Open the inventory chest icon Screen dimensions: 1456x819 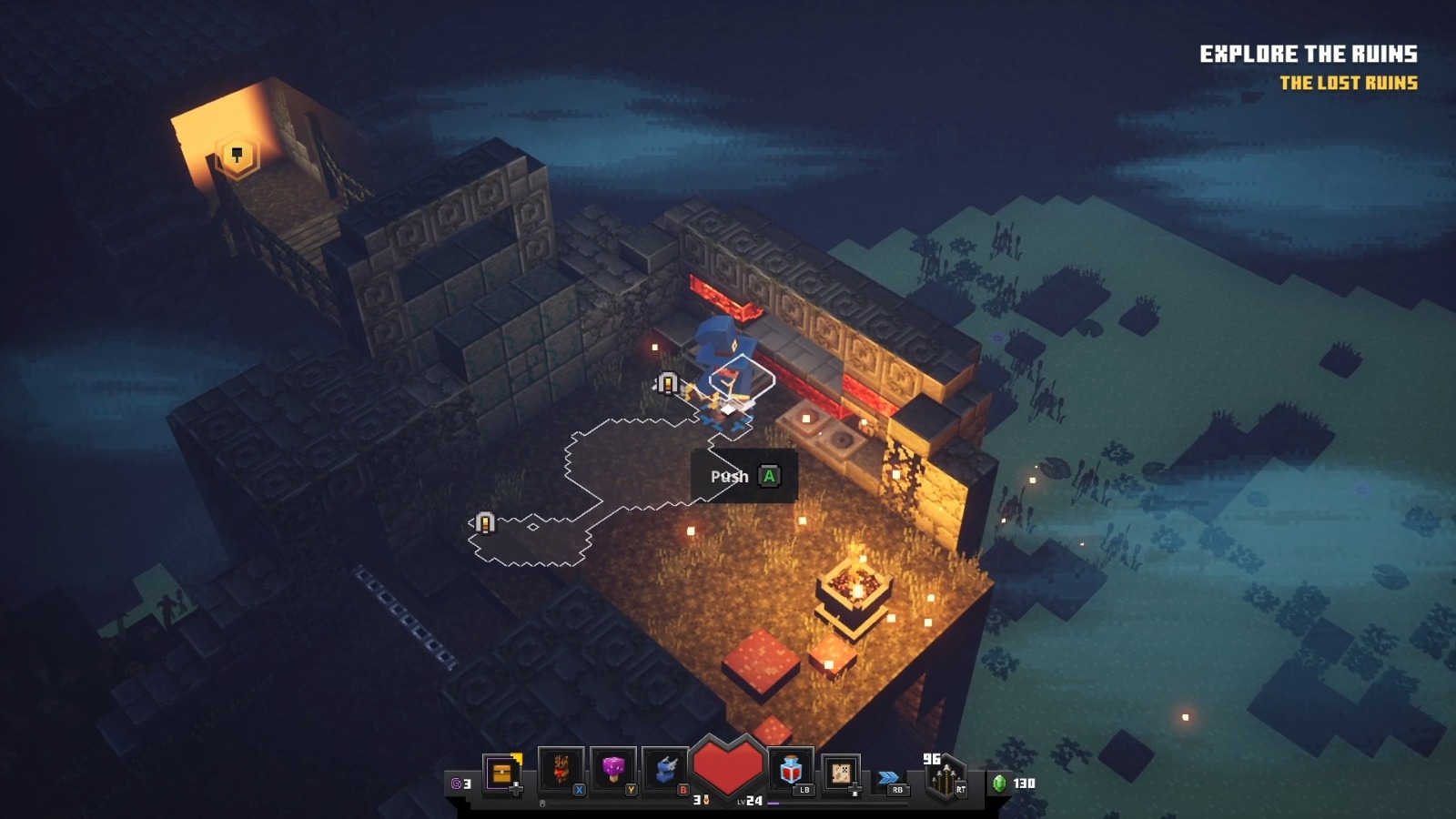(501, 773)
